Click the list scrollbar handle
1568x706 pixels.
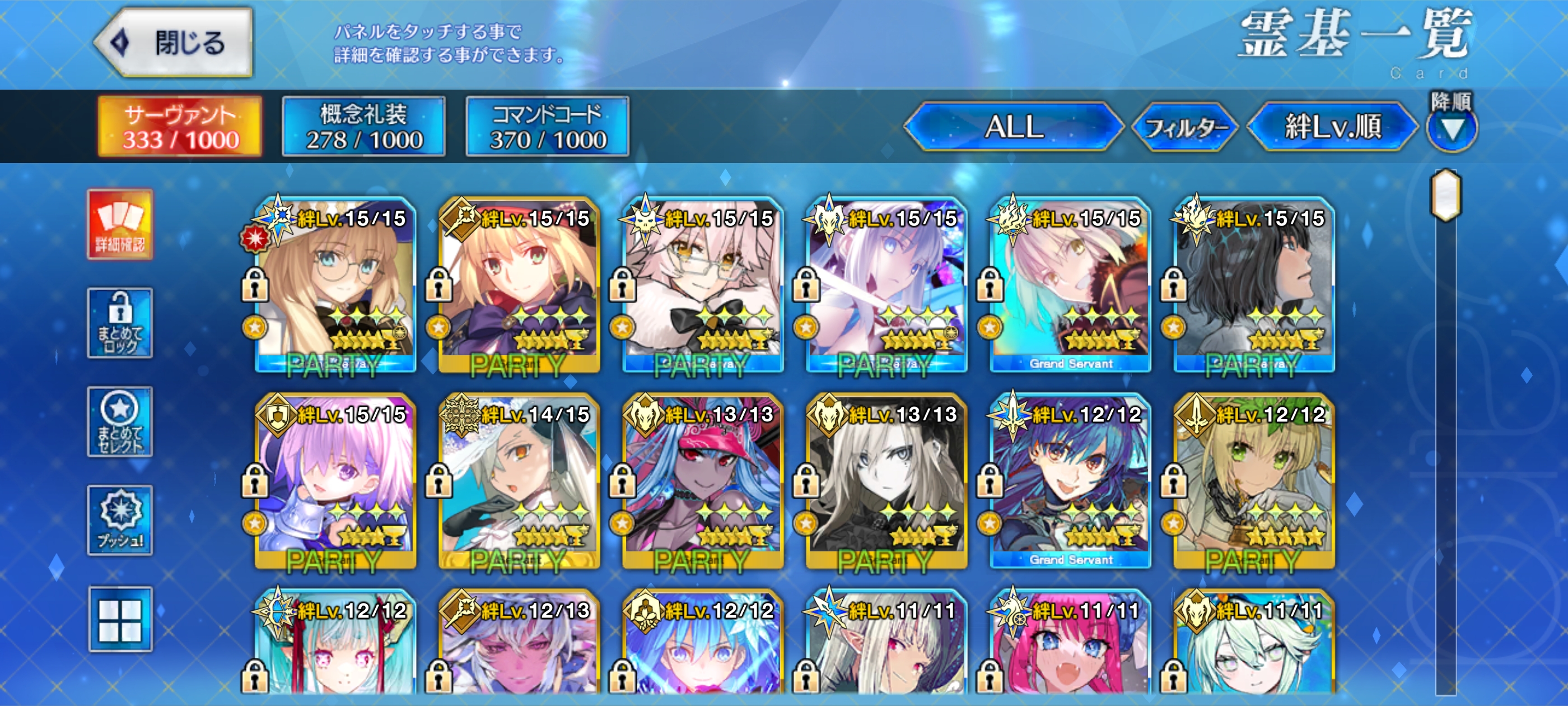click(x=1446, y=195)
